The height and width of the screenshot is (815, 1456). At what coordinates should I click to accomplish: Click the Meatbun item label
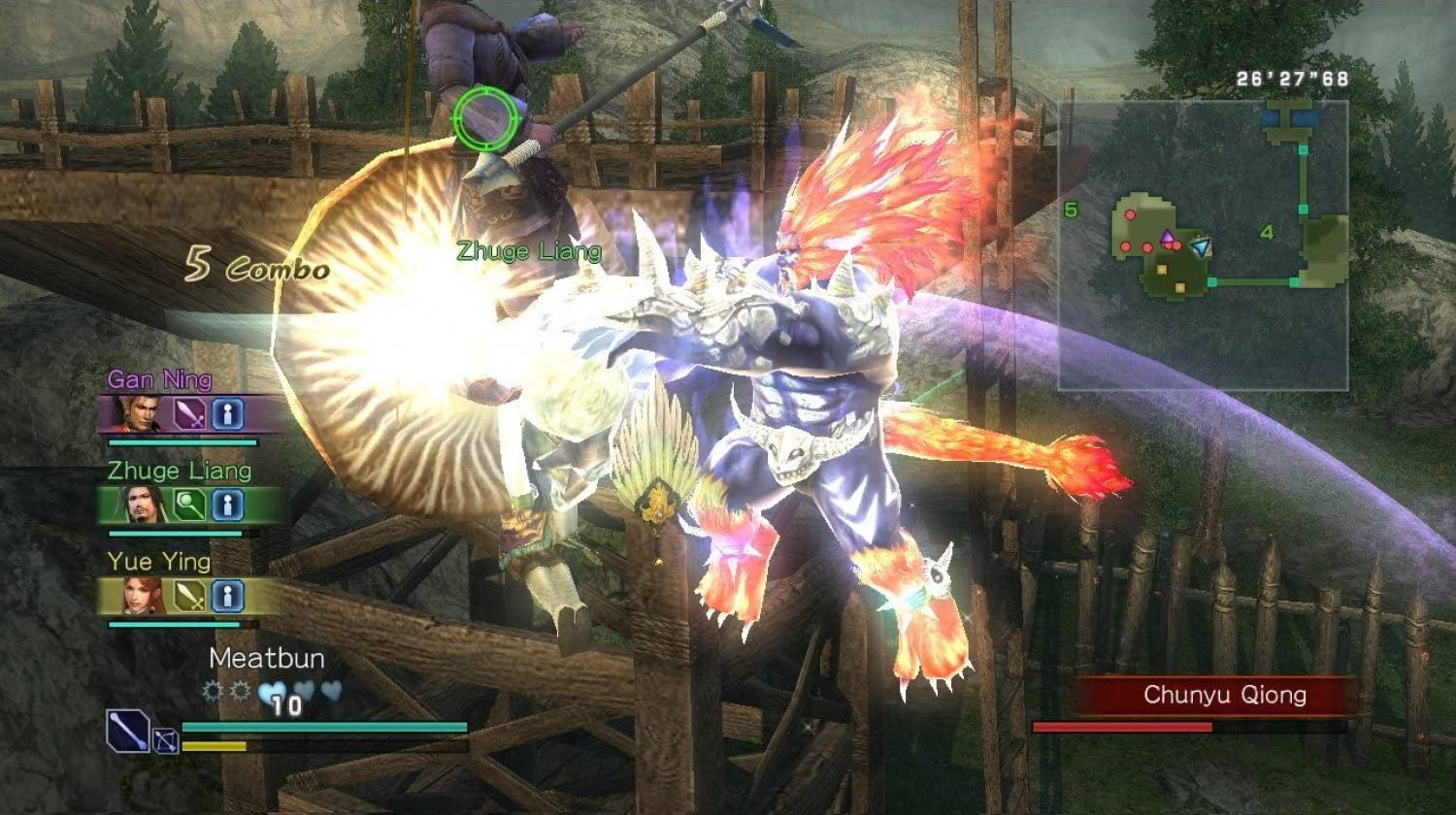tap(267, 659)
